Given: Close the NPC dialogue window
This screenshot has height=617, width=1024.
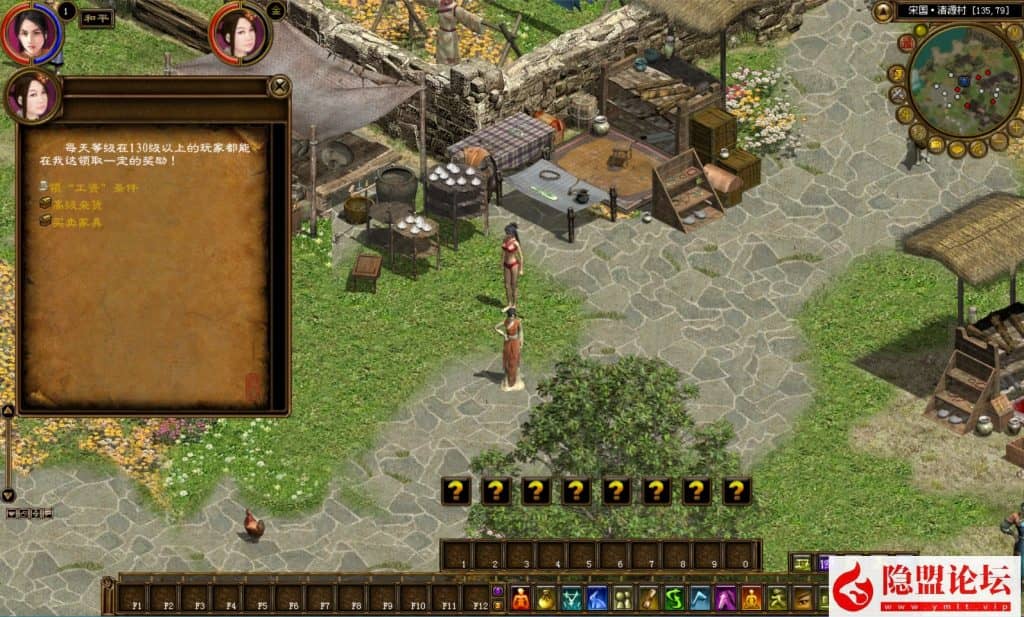Looking at the screenshot, I should click(279, 87).
